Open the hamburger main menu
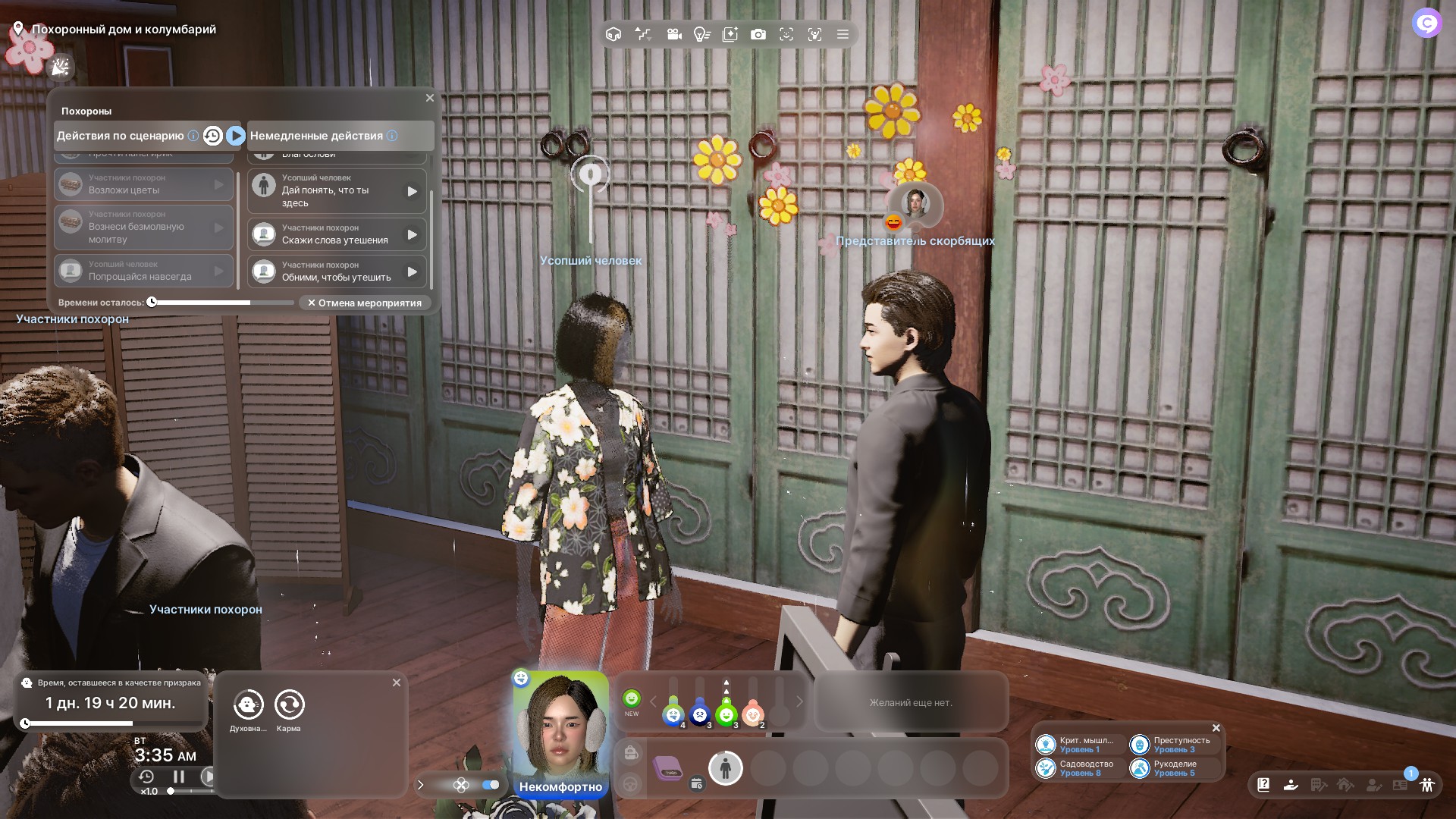 point(843,34)
